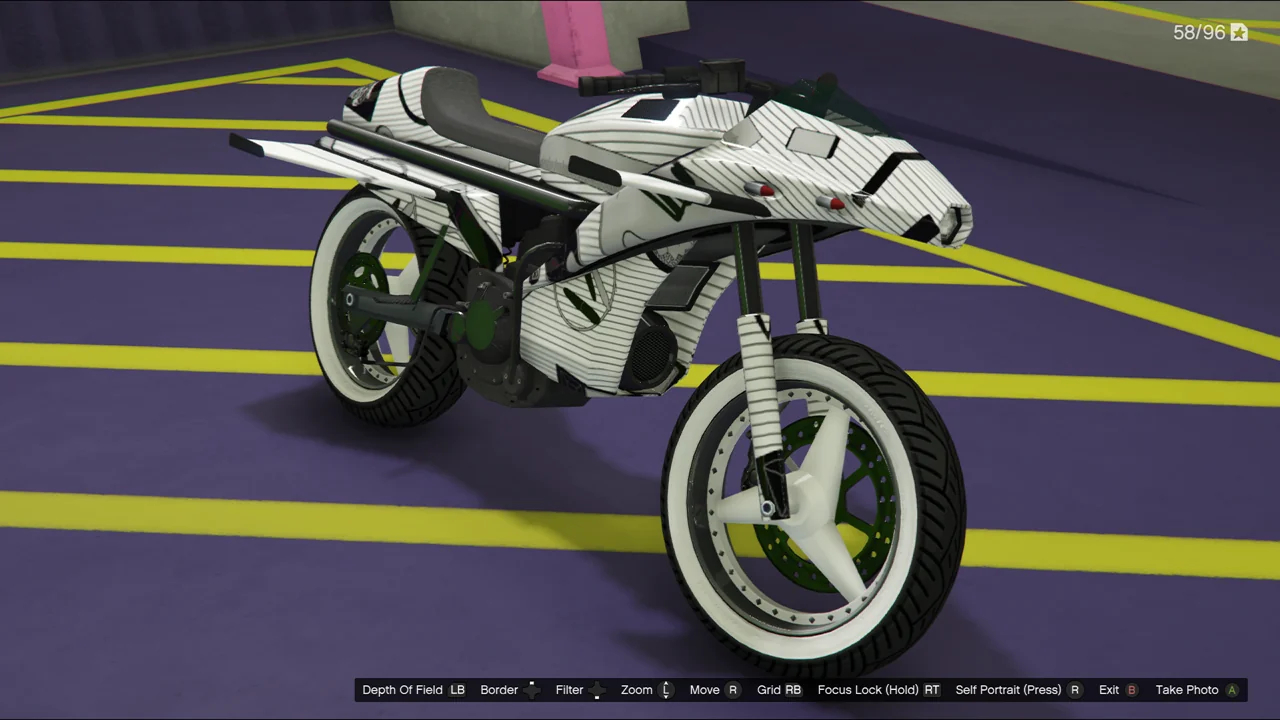Click the Move label on the bottom bar
The image size is (1280, 720).
click(704, 690)
